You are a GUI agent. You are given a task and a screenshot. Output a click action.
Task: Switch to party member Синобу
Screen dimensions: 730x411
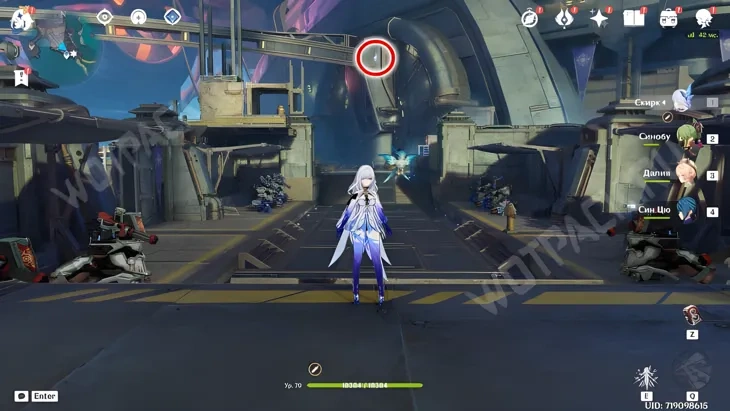685,137
